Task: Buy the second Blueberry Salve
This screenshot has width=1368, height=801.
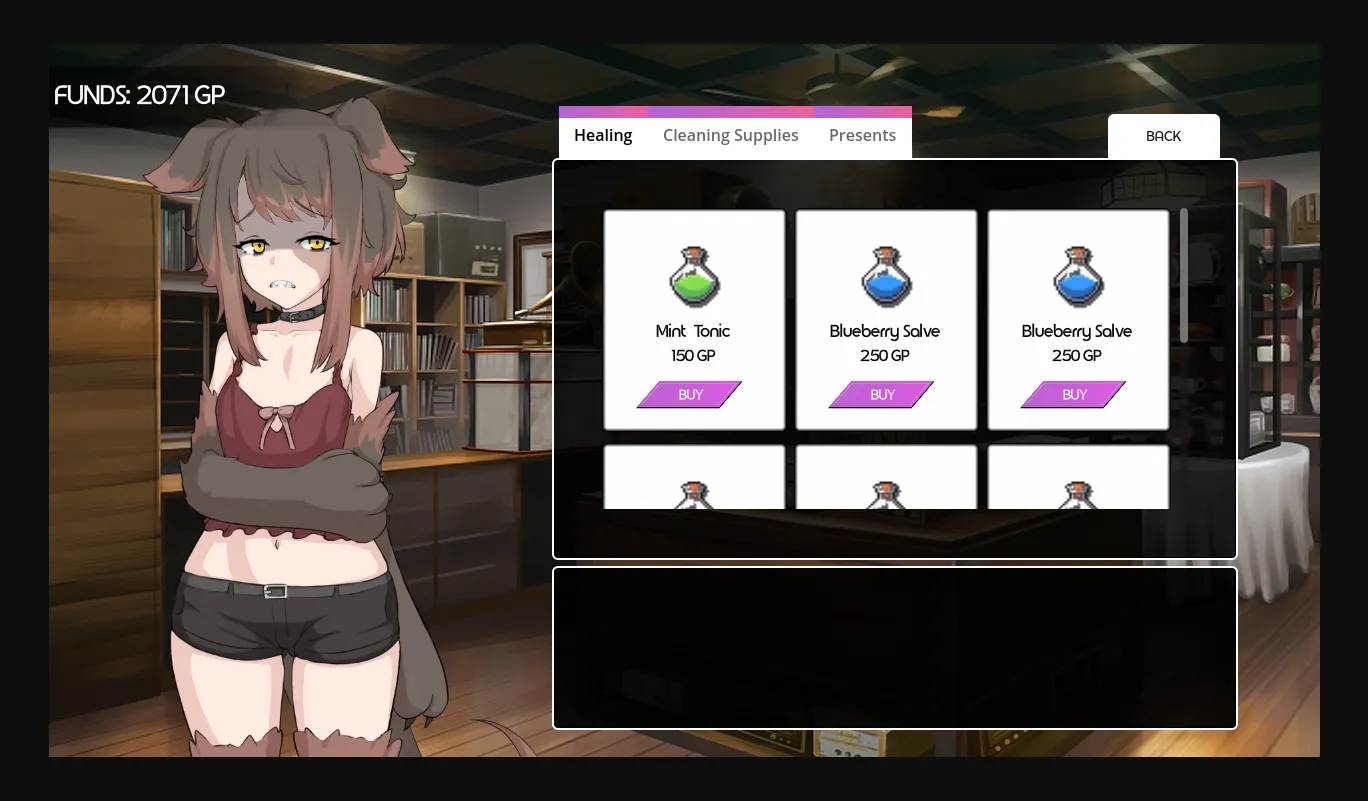Action: [1073, 394]
